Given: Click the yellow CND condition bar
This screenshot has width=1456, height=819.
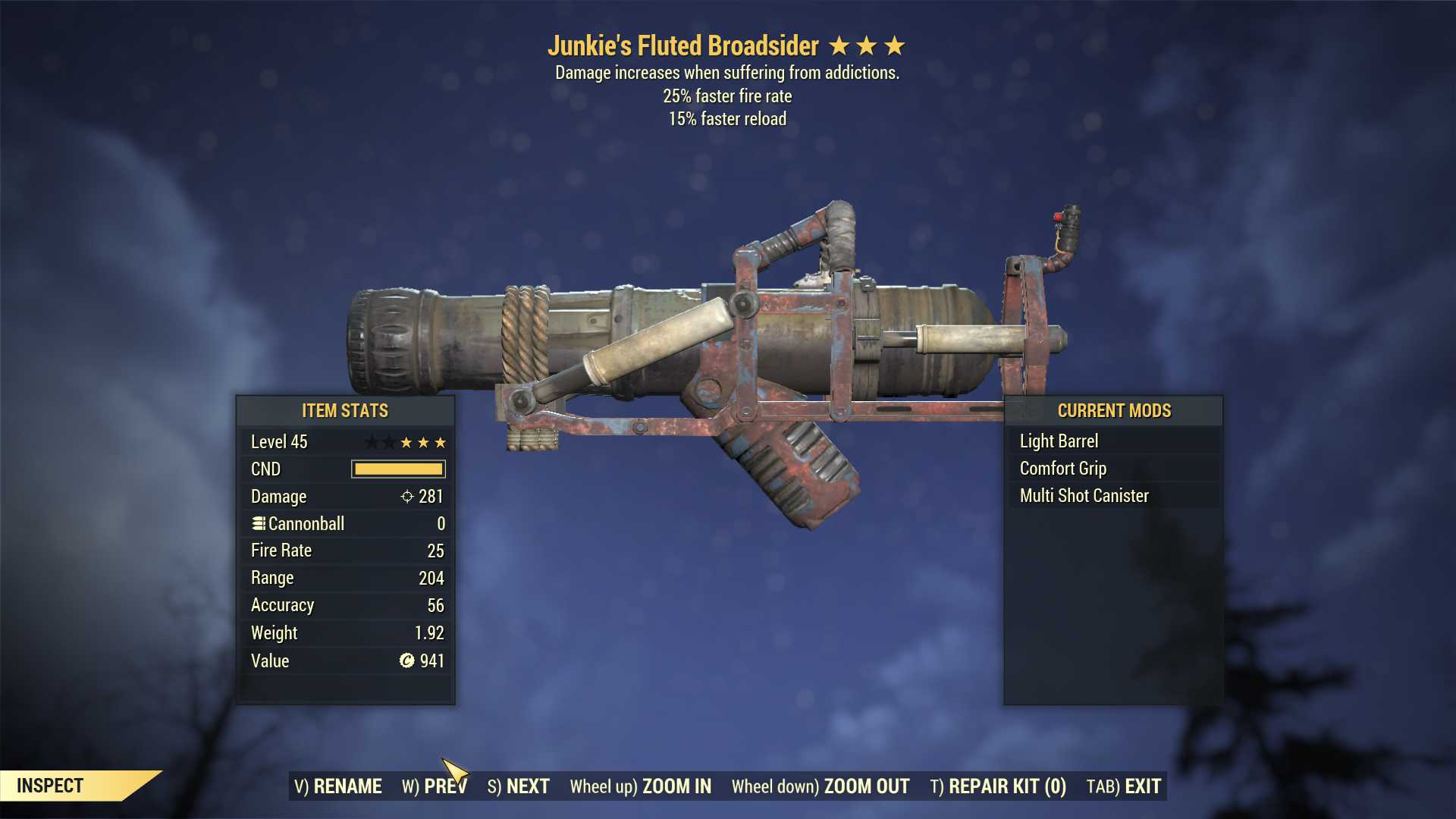Looking at the screenshot, I should 396,469.
